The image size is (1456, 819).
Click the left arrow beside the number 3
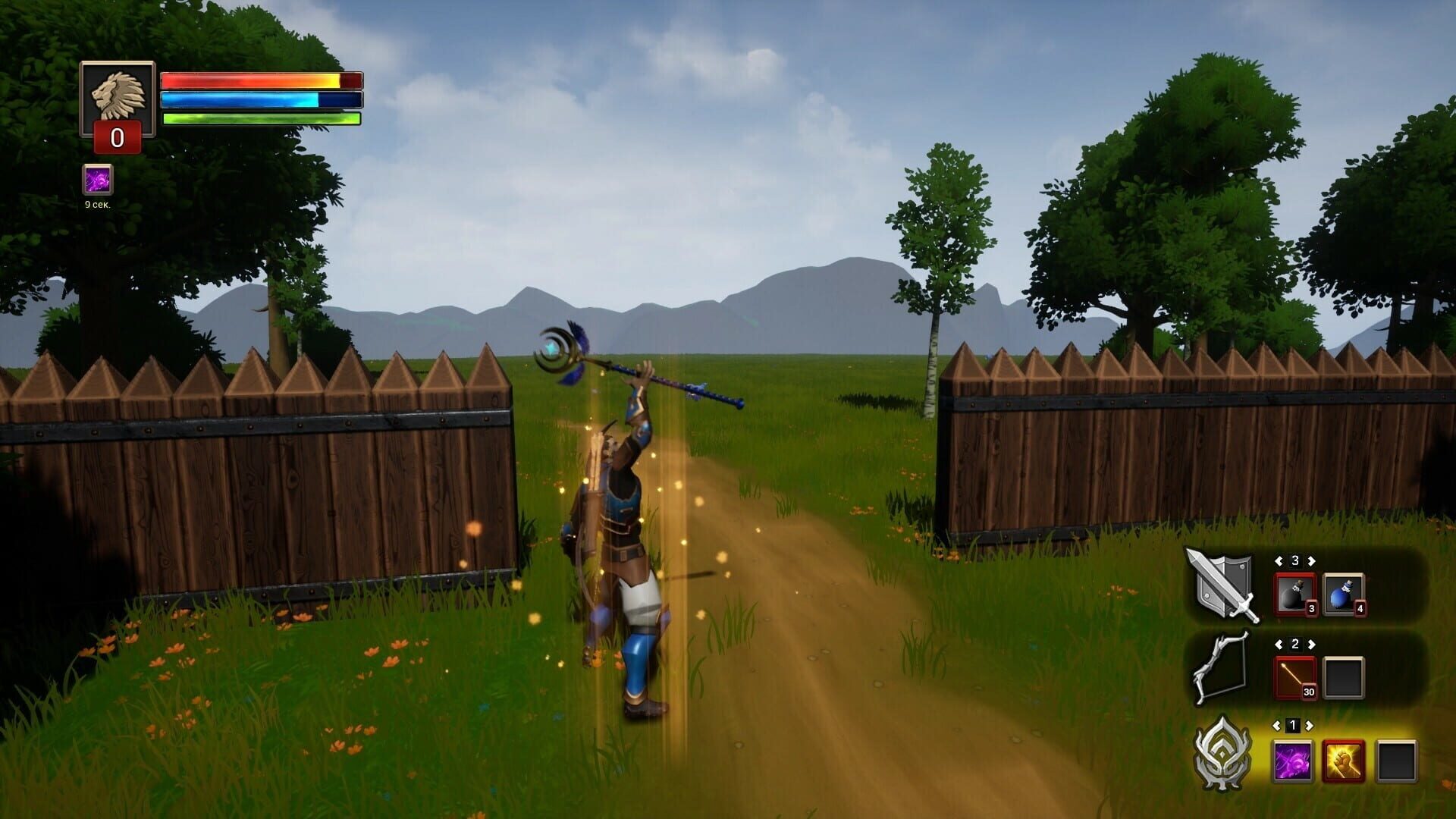[x=1279, y=560]
